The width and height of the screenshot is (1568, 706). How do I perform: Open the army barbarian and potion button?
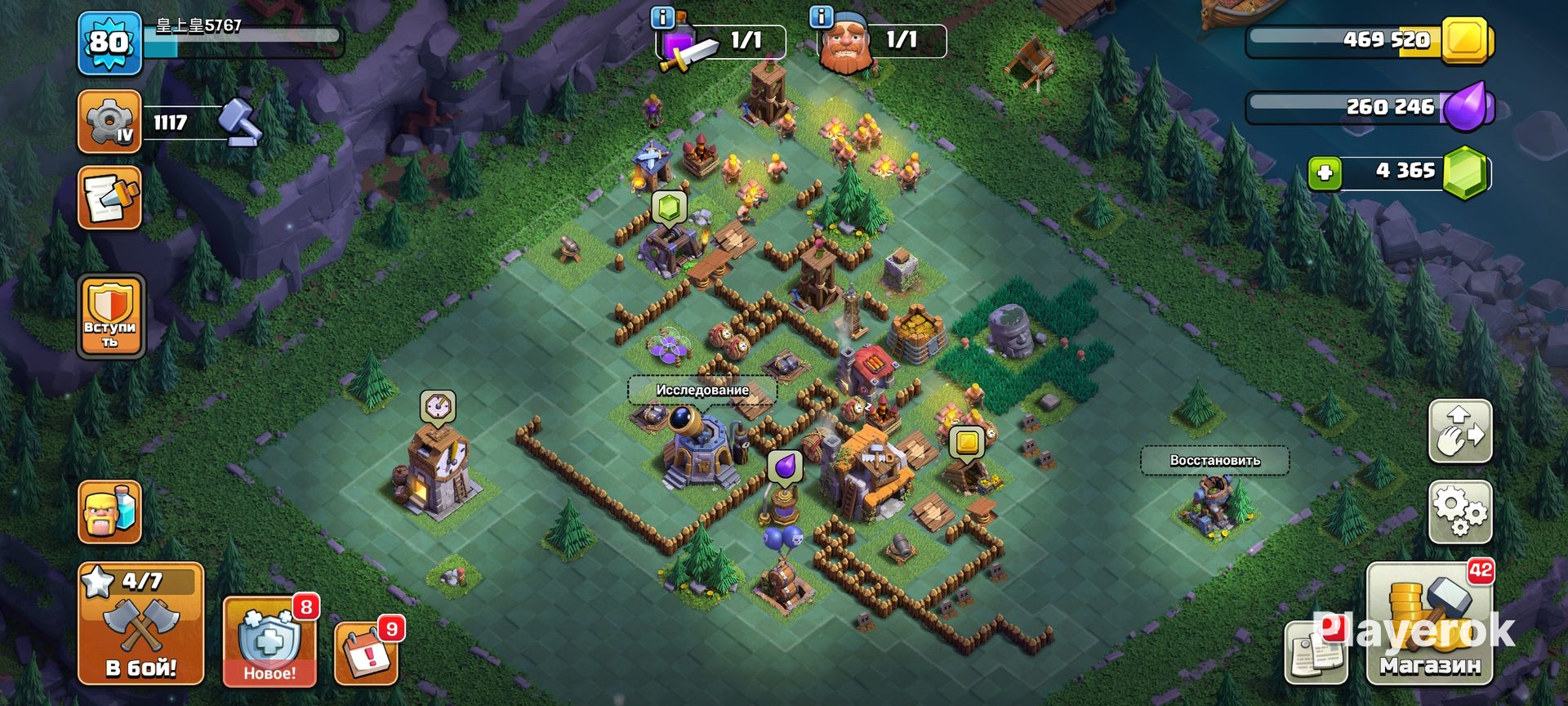point(110,512)
